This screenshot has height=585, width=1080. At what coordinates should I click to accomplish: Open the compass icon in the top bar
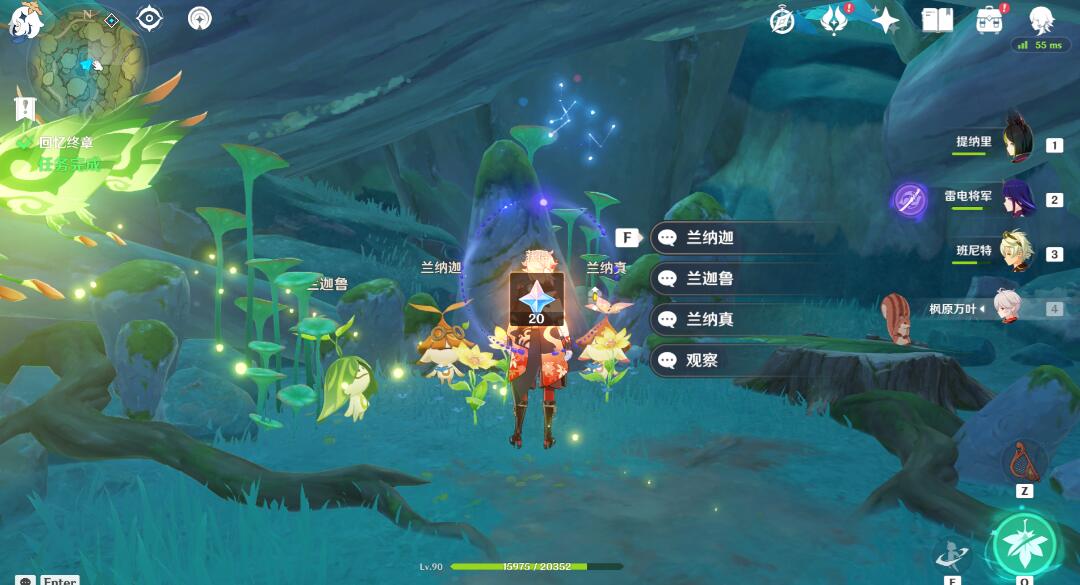[783, 20]
